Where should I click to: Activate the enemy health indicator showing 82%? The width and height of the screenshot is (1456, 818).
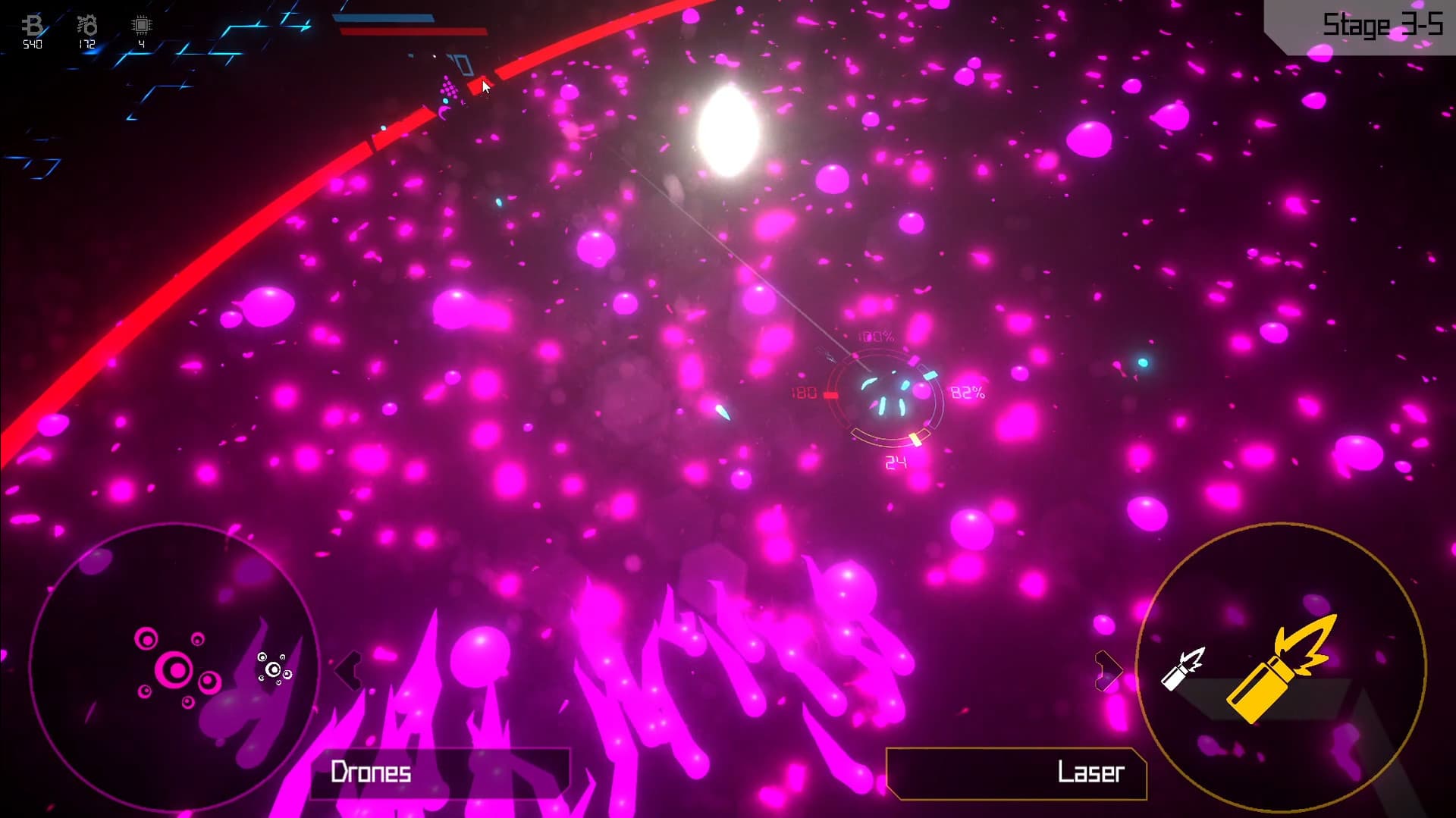coord(968,393)
